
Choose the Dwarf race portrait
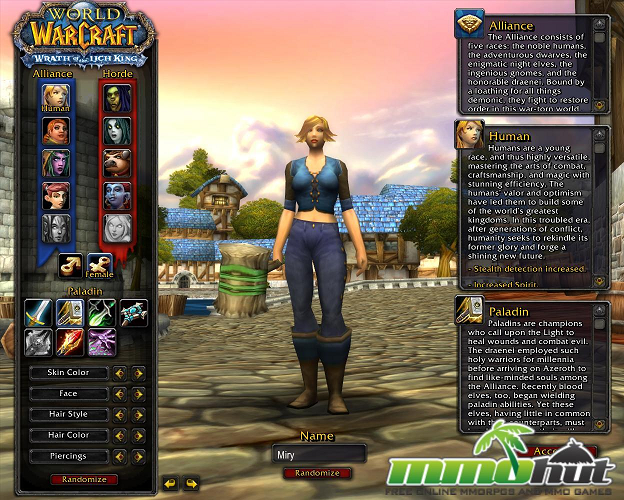tap(55, 131)
